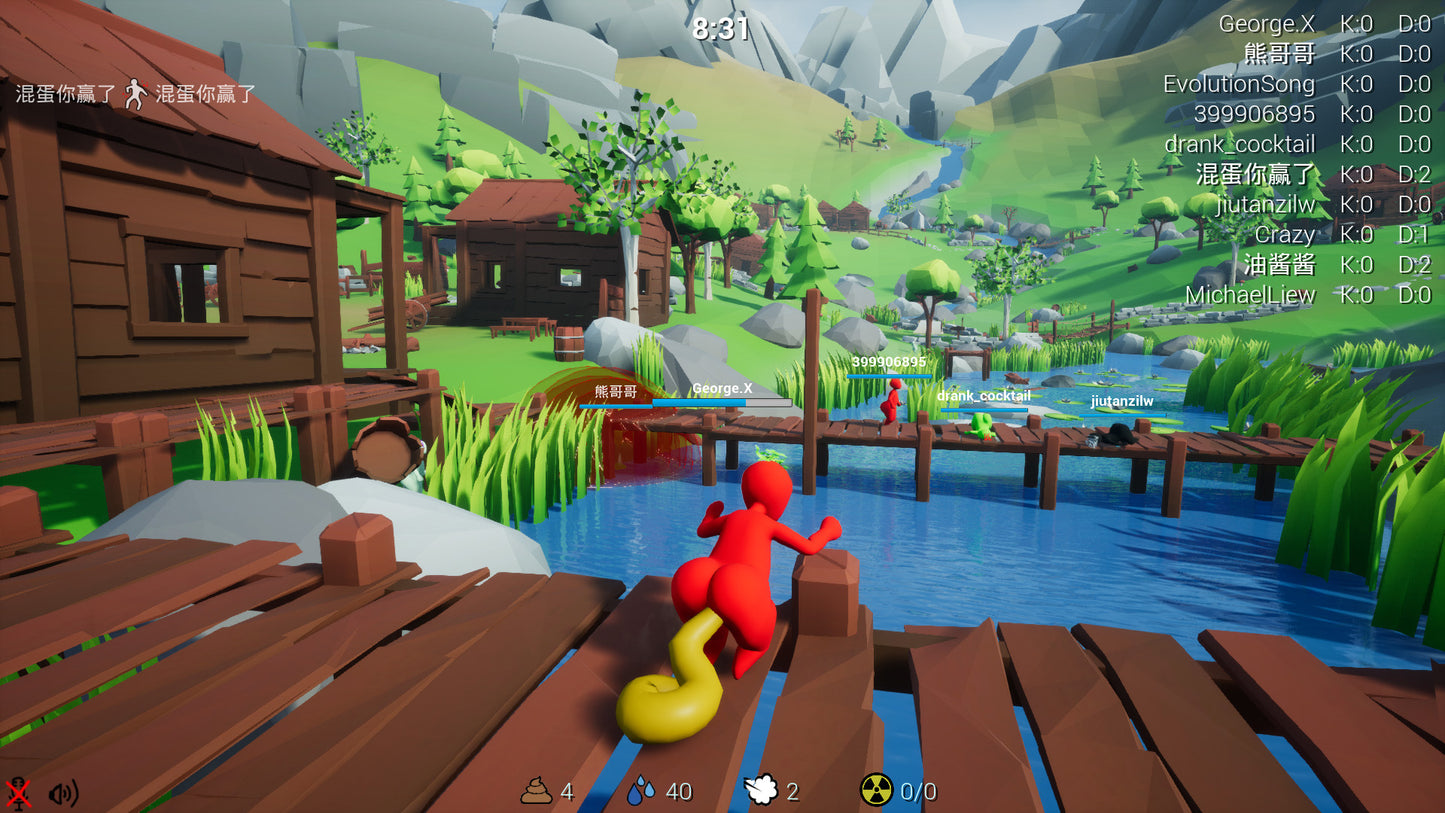Choose the 399906895 scoreboard row
The width and height of the screenshot is (1445, 813).
1254,114
